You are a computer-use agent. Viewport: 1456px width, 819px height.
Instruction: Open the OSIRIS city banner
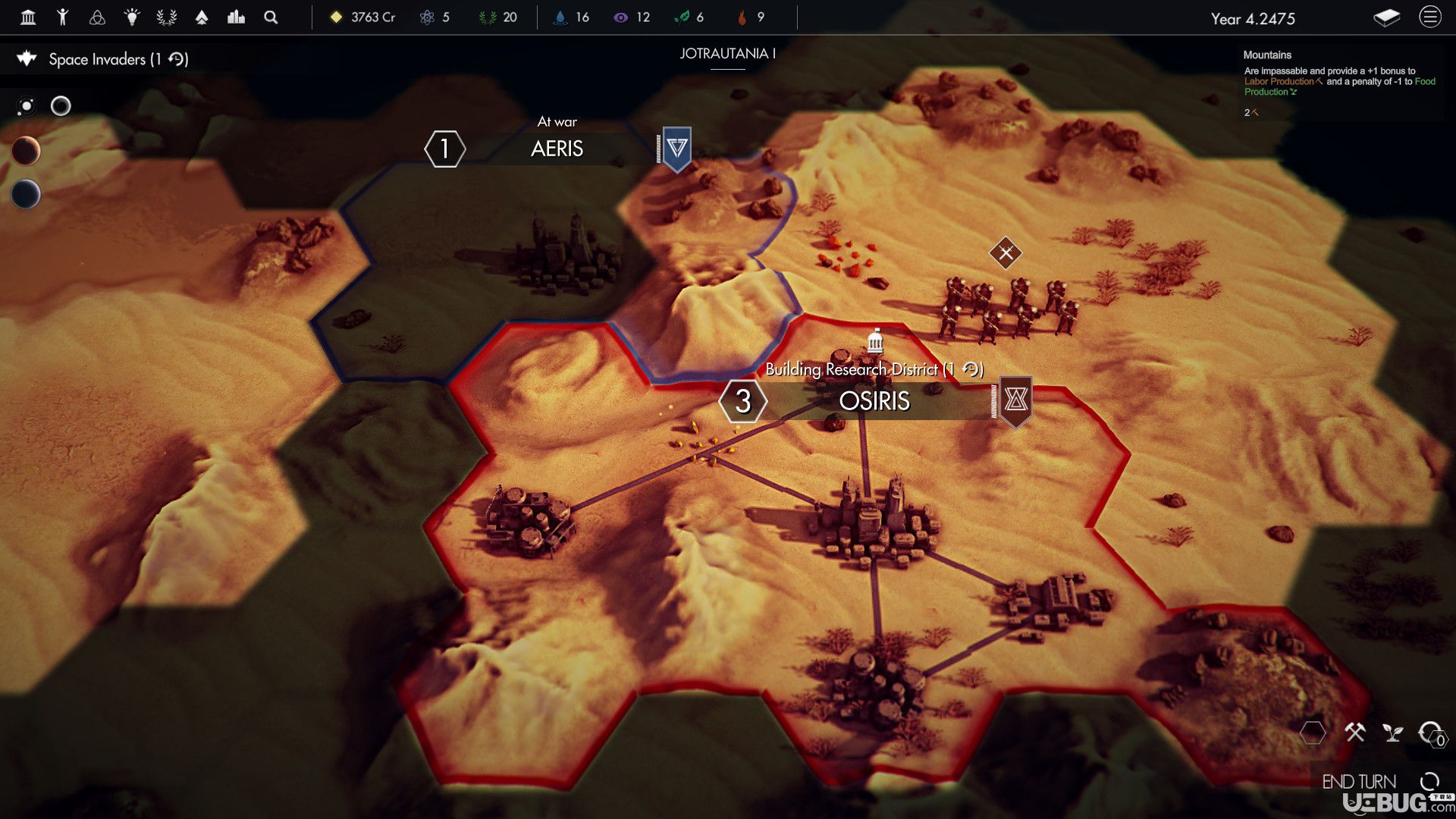pos(874,401)
